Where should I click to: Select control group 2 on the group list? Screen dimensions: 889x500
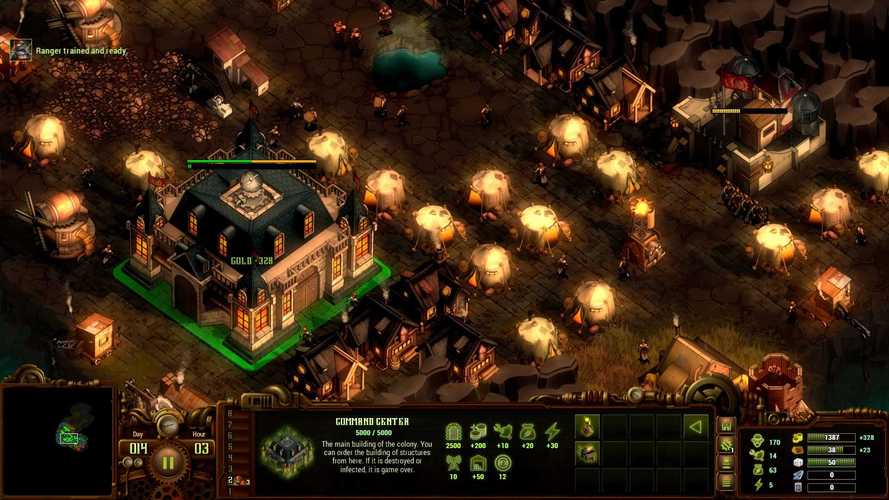click(x=231, y=481)
